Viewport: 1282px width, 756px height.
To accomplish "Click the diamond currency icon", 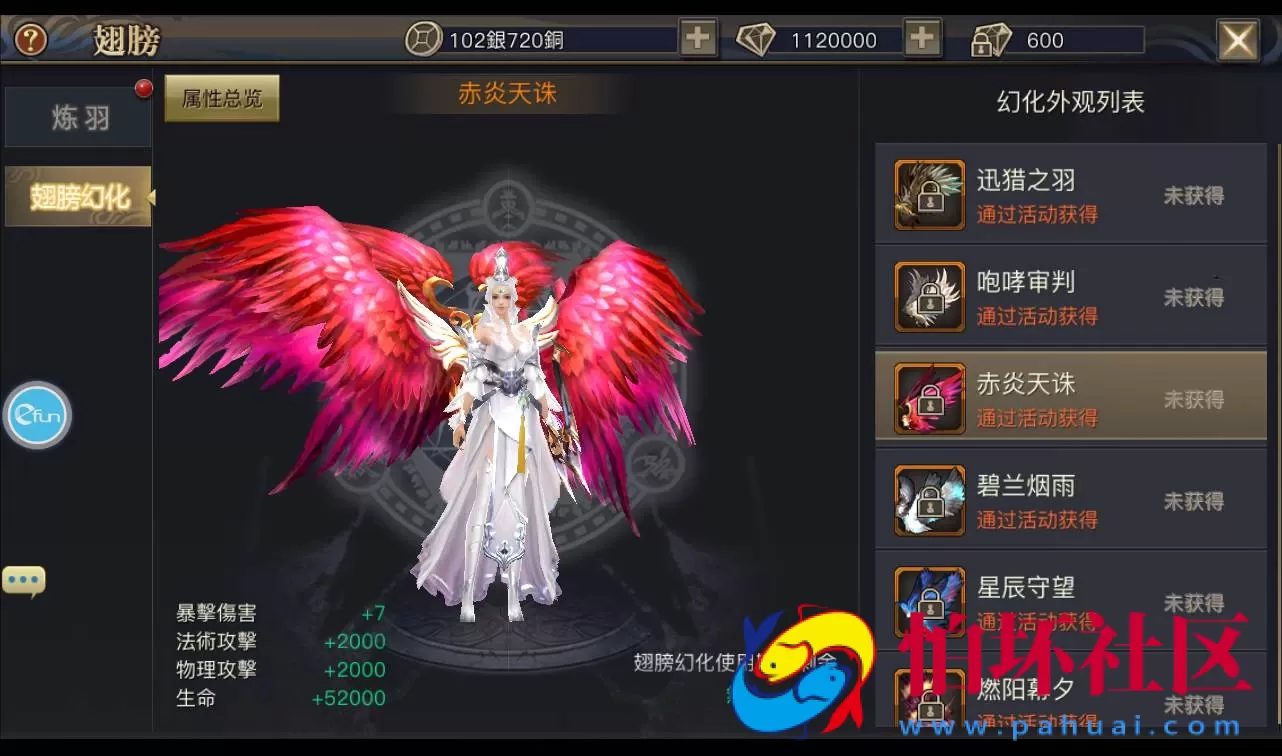I will point(757,38).
